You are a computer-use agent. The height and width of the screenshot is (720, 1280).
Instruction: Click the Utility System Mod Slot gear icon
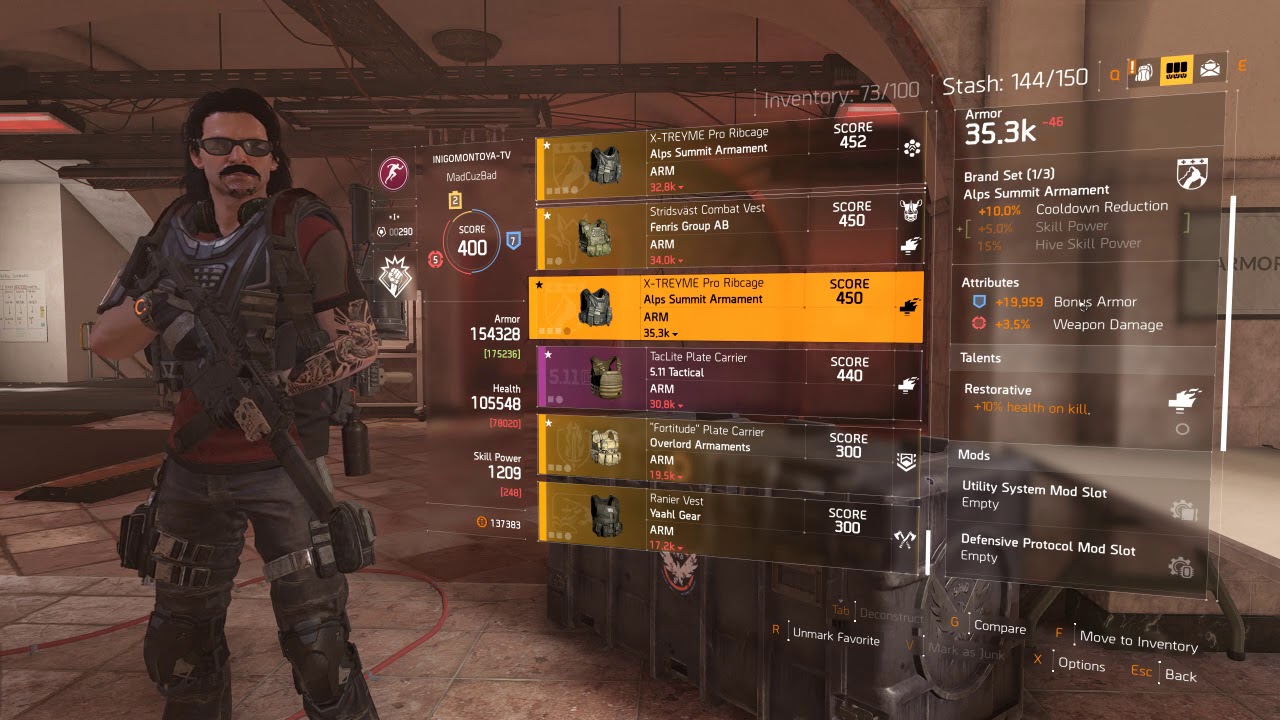pos(1185,507)
